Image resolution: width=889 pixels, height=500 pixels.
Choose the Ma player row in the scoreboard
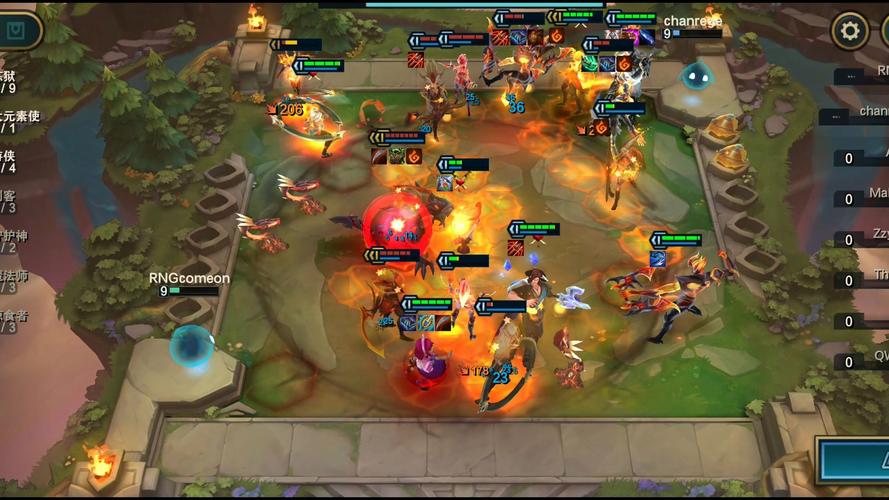[862, 195]
